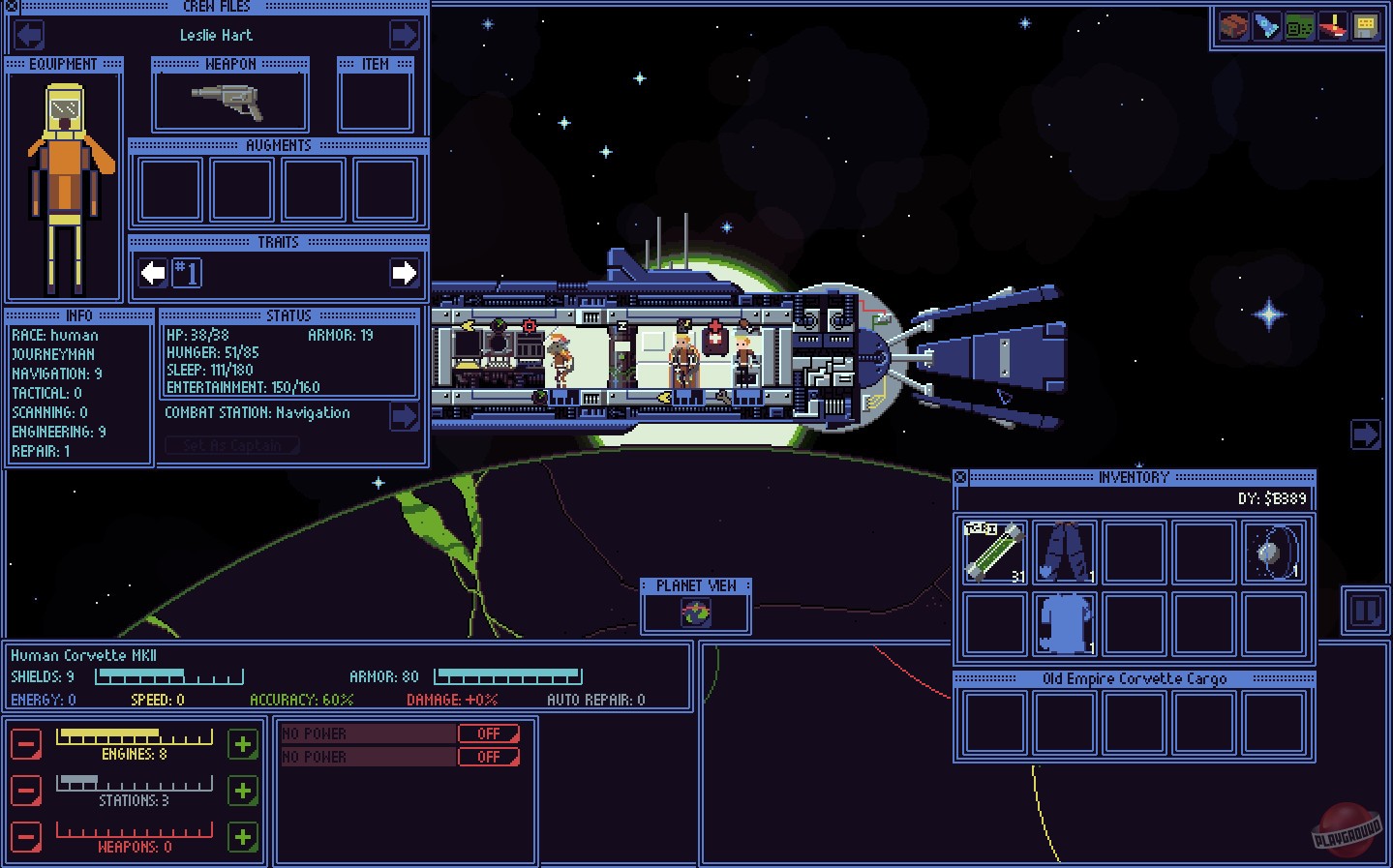Screen dimensions: 1393x868
Task: Open the green circuit board panel icon
Action: pos(1299,26)
